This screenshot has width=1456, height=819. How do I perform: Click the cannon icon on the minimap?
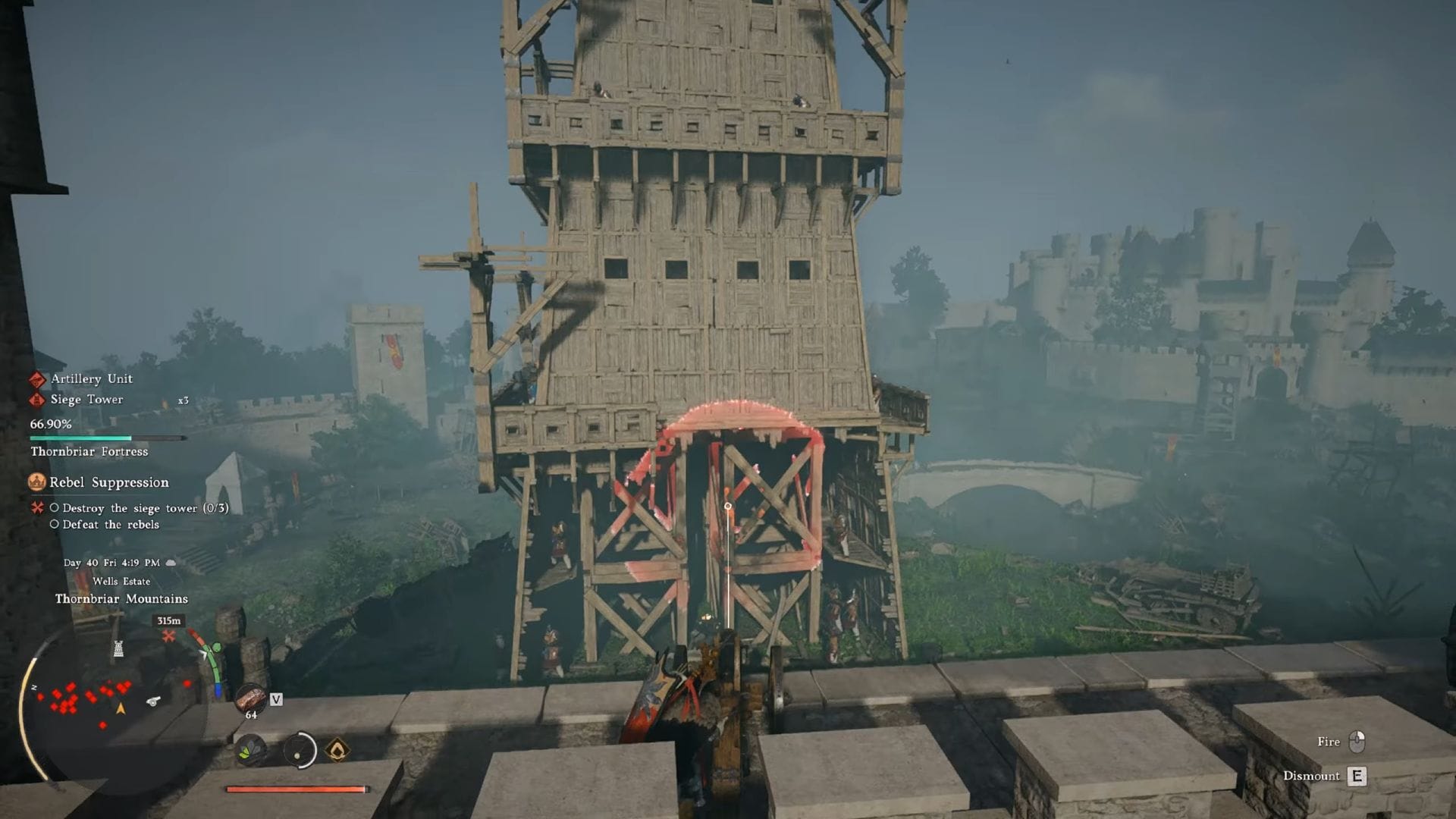coord(154,701)
